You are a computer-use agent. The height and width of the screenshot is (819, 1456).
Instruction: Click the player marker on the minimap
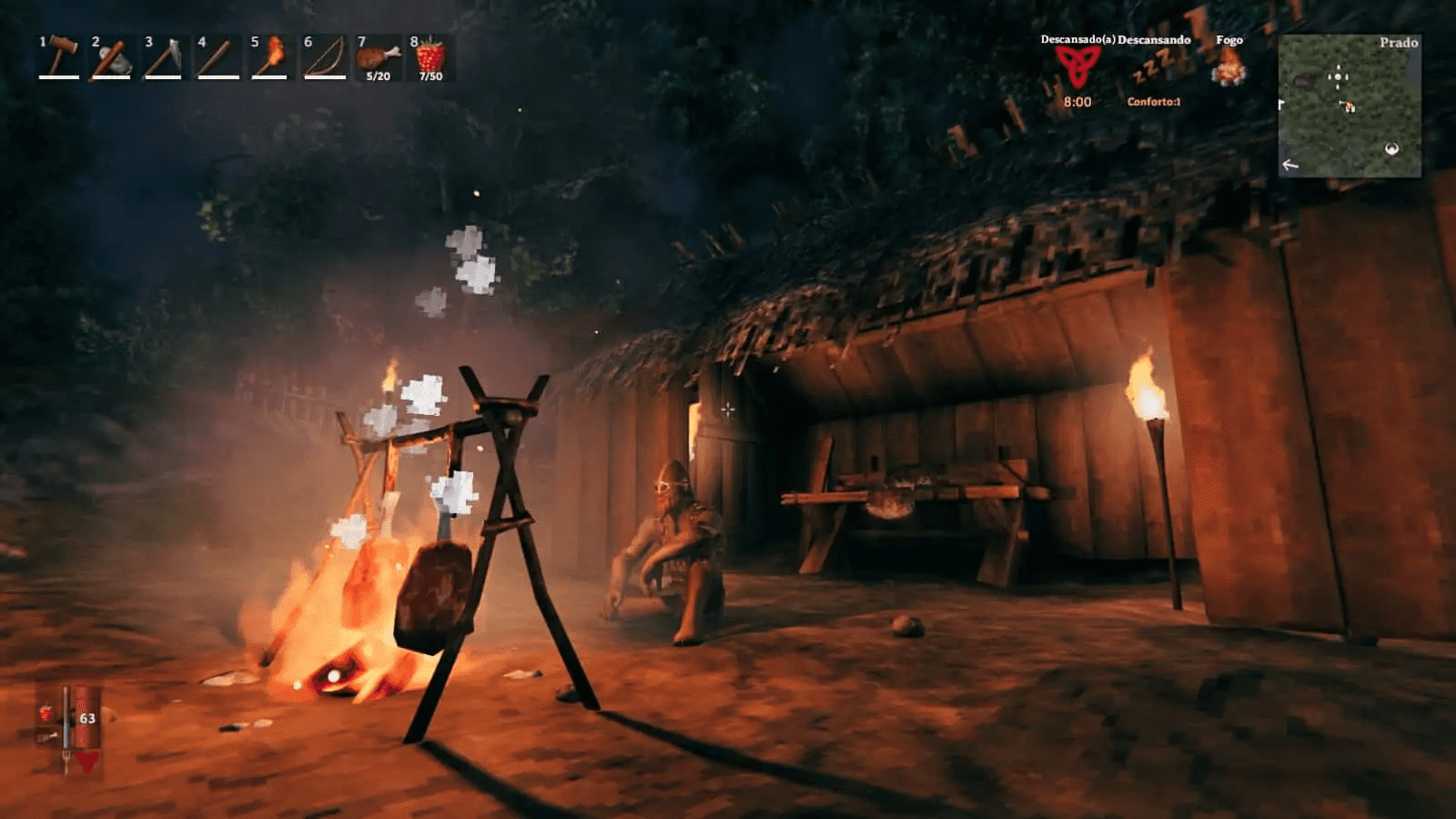tap(1338, 76)
